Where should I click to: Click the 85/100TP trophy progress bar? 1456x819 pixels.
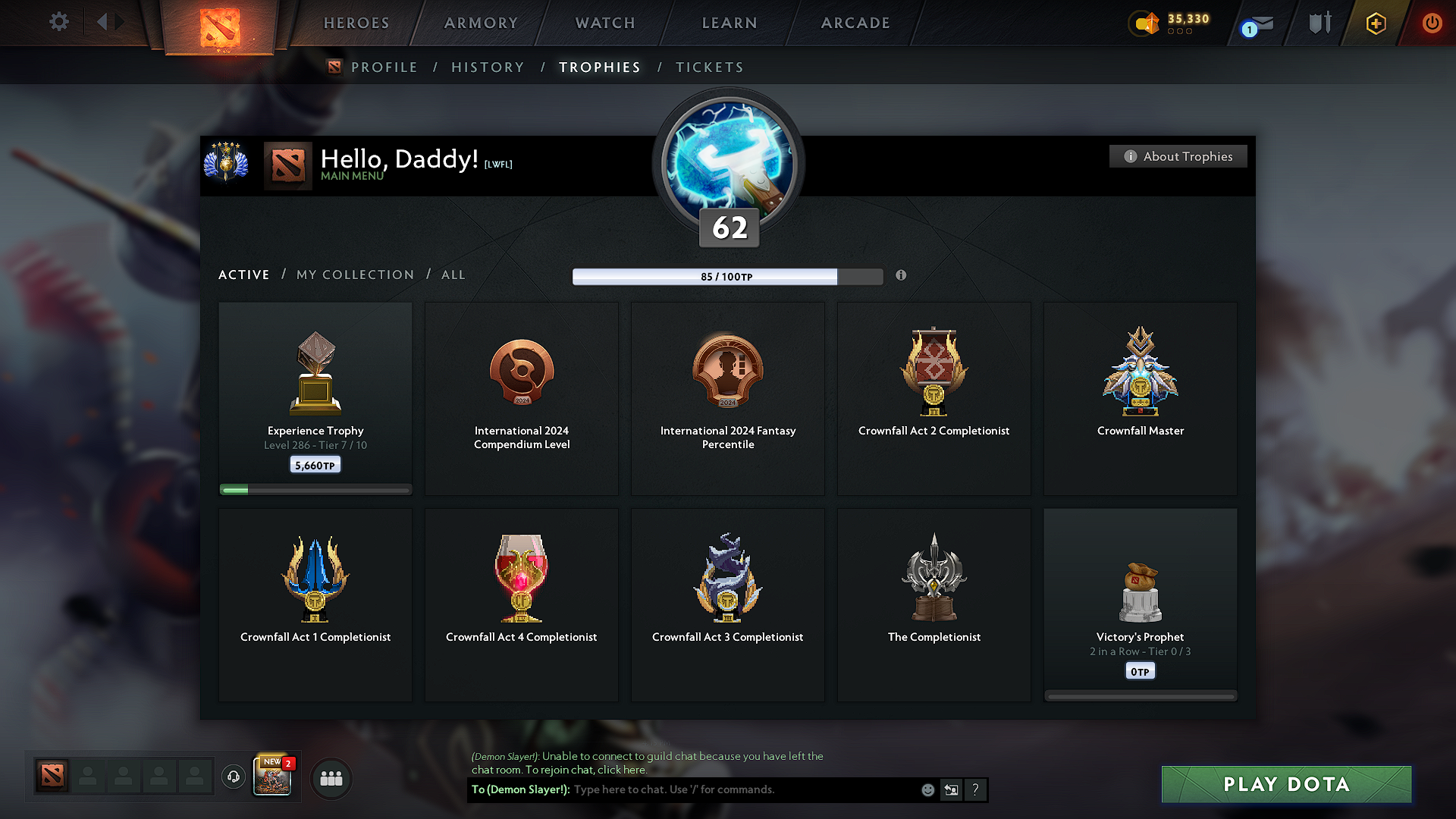pyautogui.click(x=726, y=276)
